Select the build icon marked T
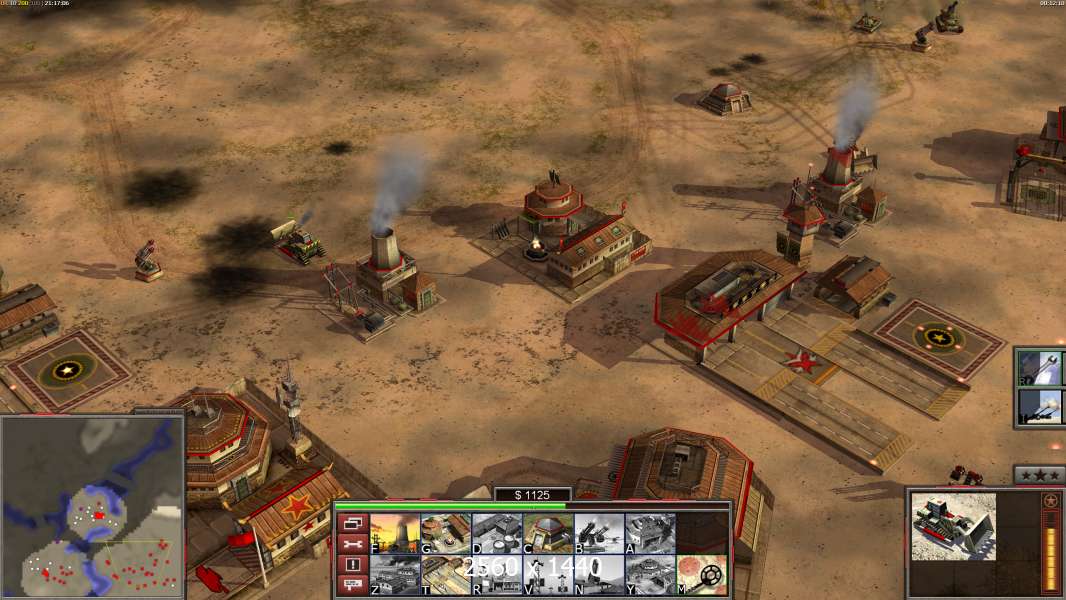Screen dimensions: 1066x600 coord(446,575)
